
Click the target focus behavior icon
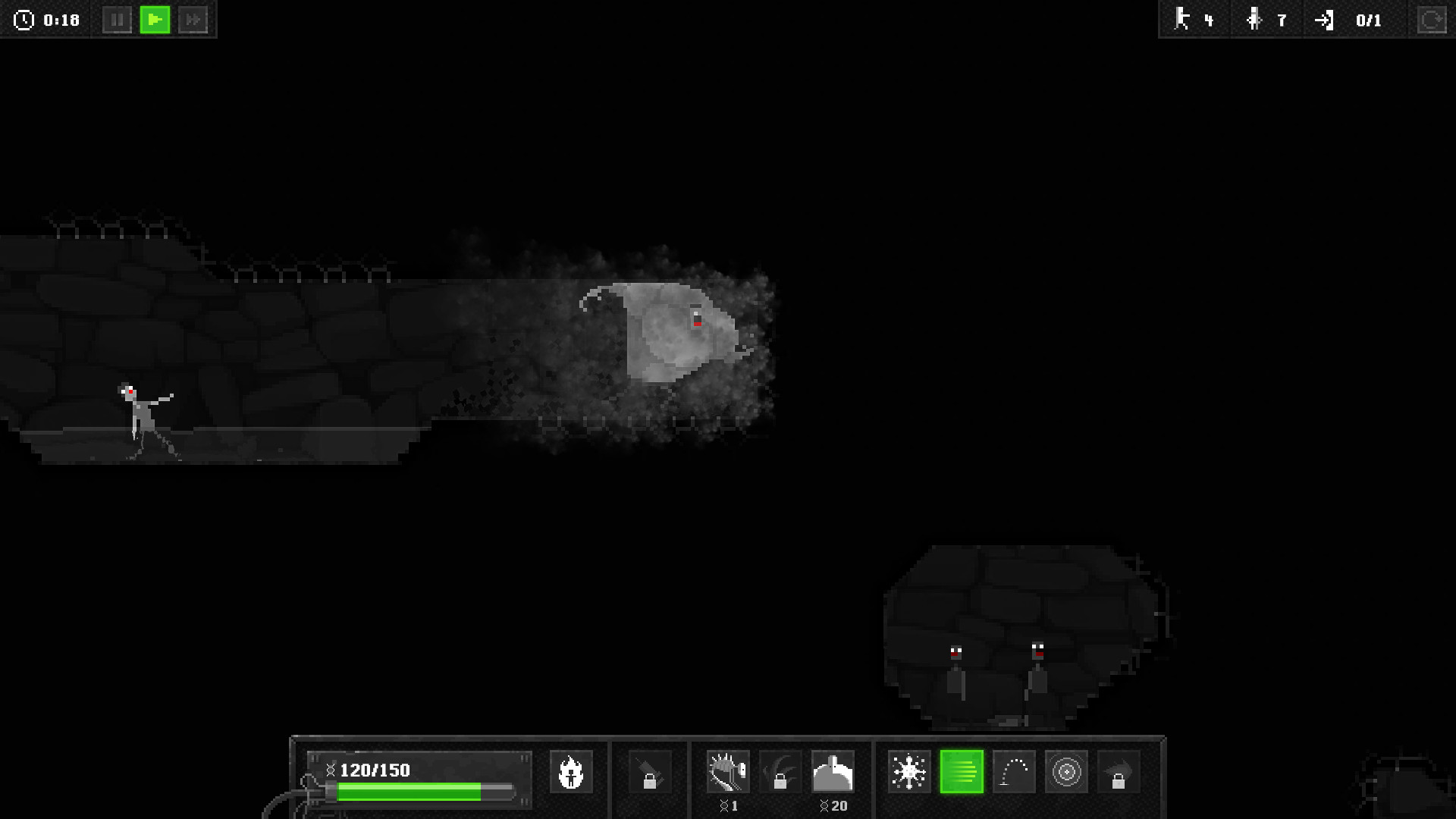pyautogui.click(x=1067, y=771)
